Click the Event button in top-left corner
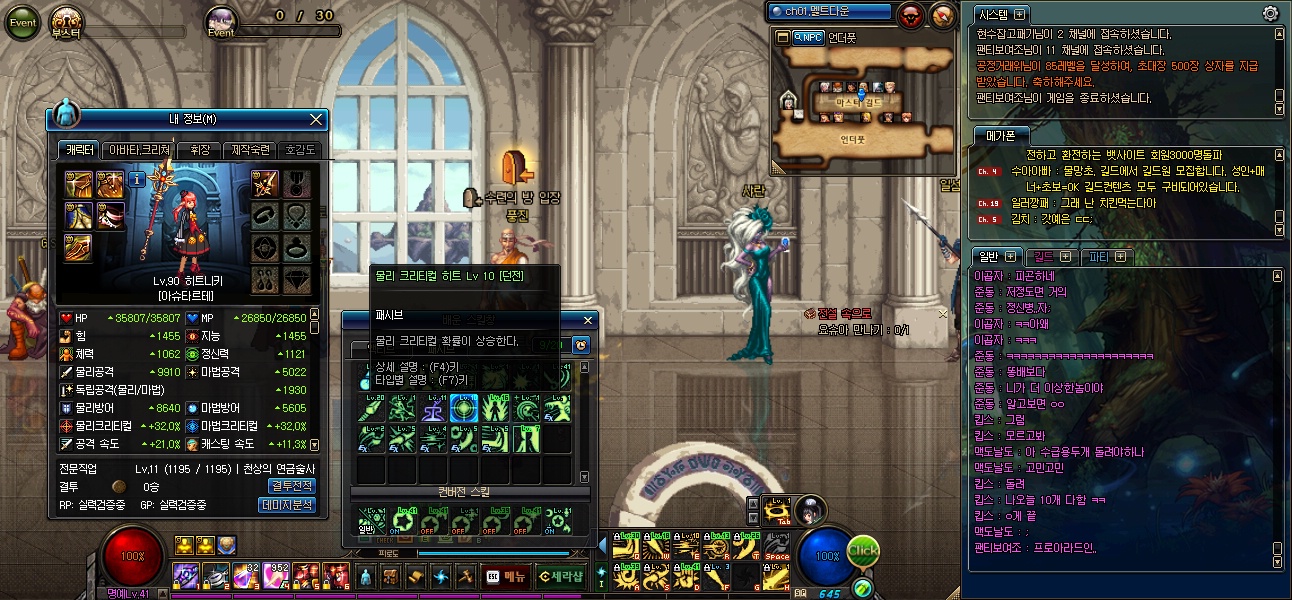Screen dimensions: 1292x600 click(22, 22)
